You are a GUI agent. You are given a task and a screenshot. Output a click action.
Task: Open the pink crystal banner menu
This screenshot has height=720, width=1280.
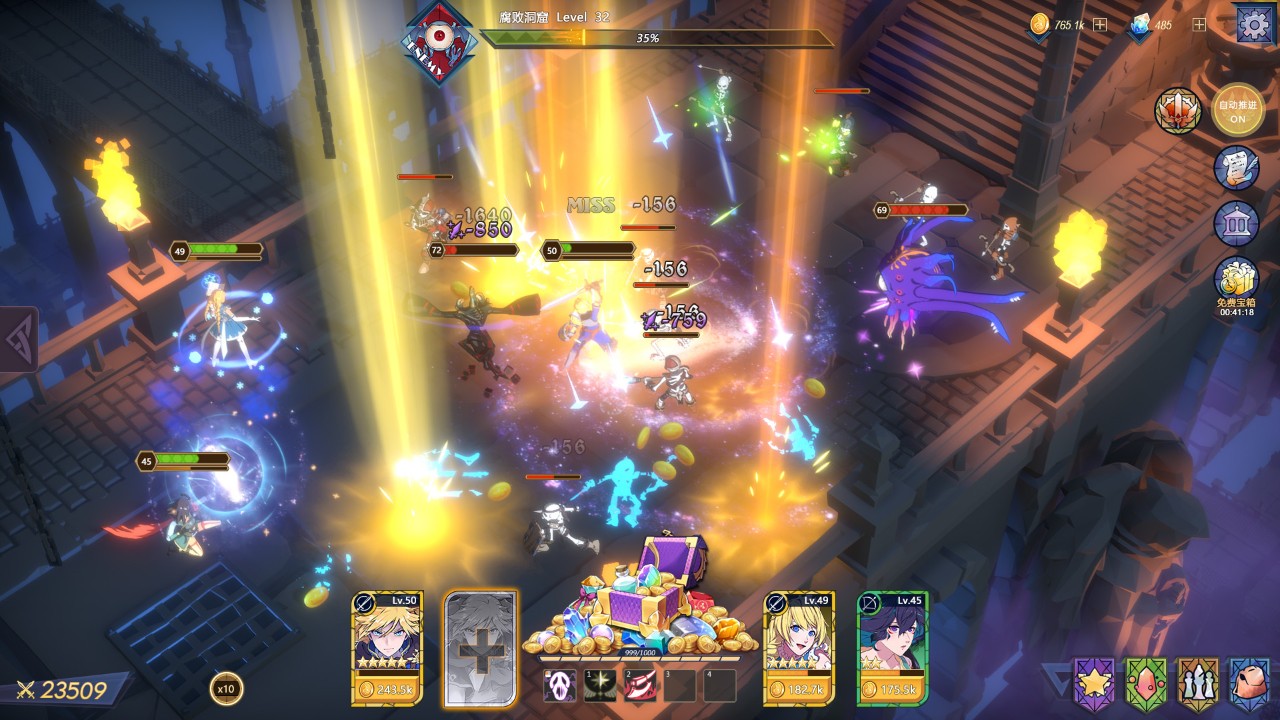[1146, 682]
